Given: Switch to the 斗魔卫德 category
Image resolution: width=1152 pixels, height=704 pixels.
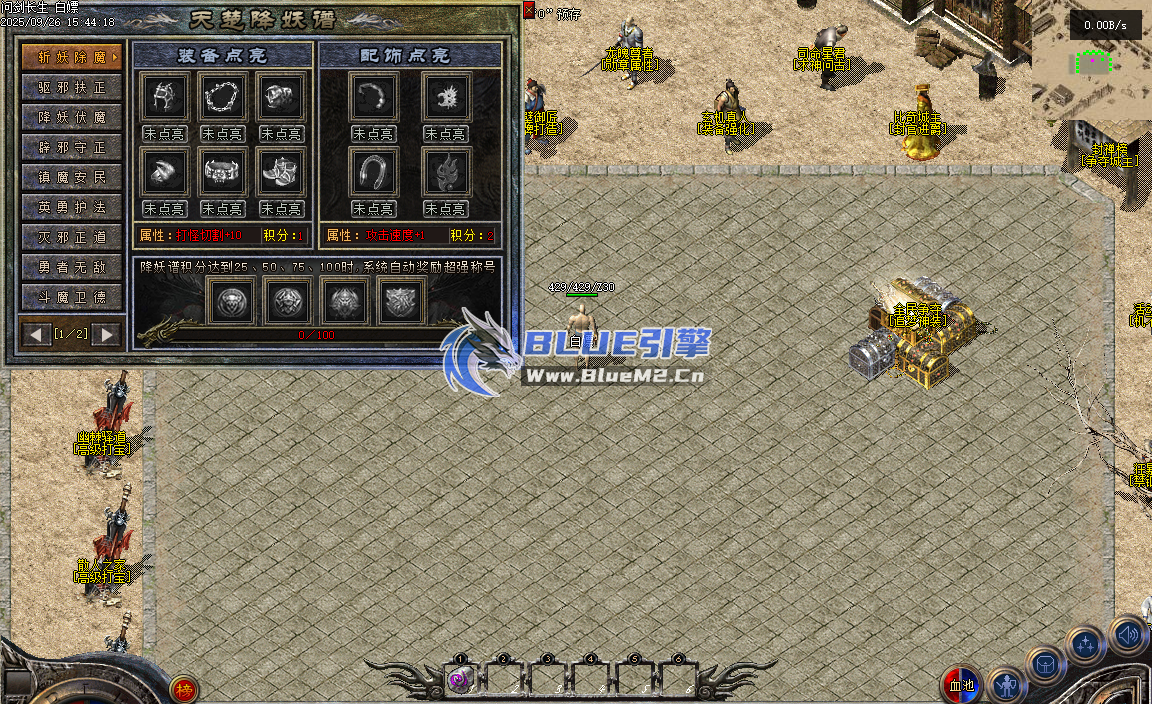Looking at the screenshot, I should tap(72, 297).
